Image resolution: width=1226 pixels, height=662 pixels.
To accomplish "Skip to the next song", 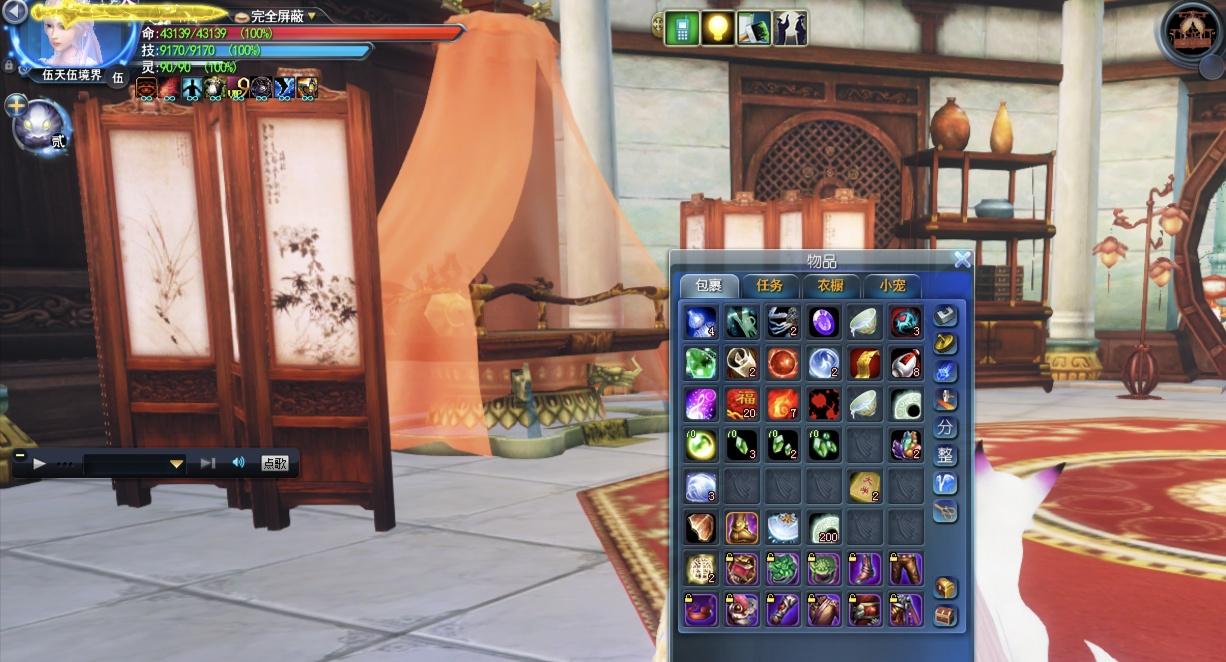I will pos(208,463).
